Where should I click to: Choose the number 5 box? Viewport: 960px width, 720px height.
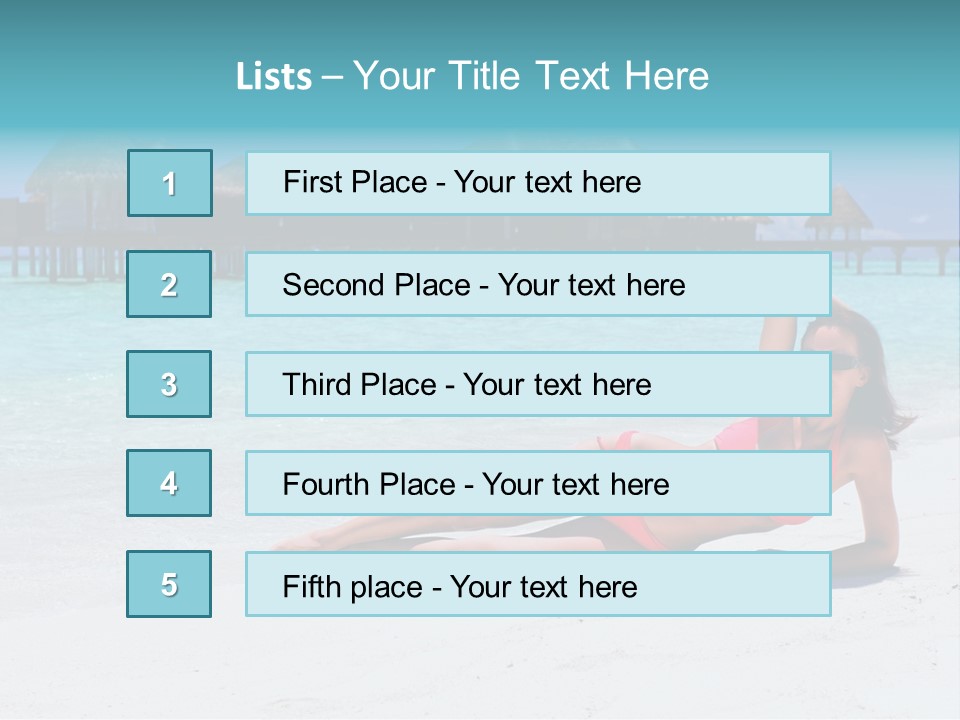click(169, 584)
